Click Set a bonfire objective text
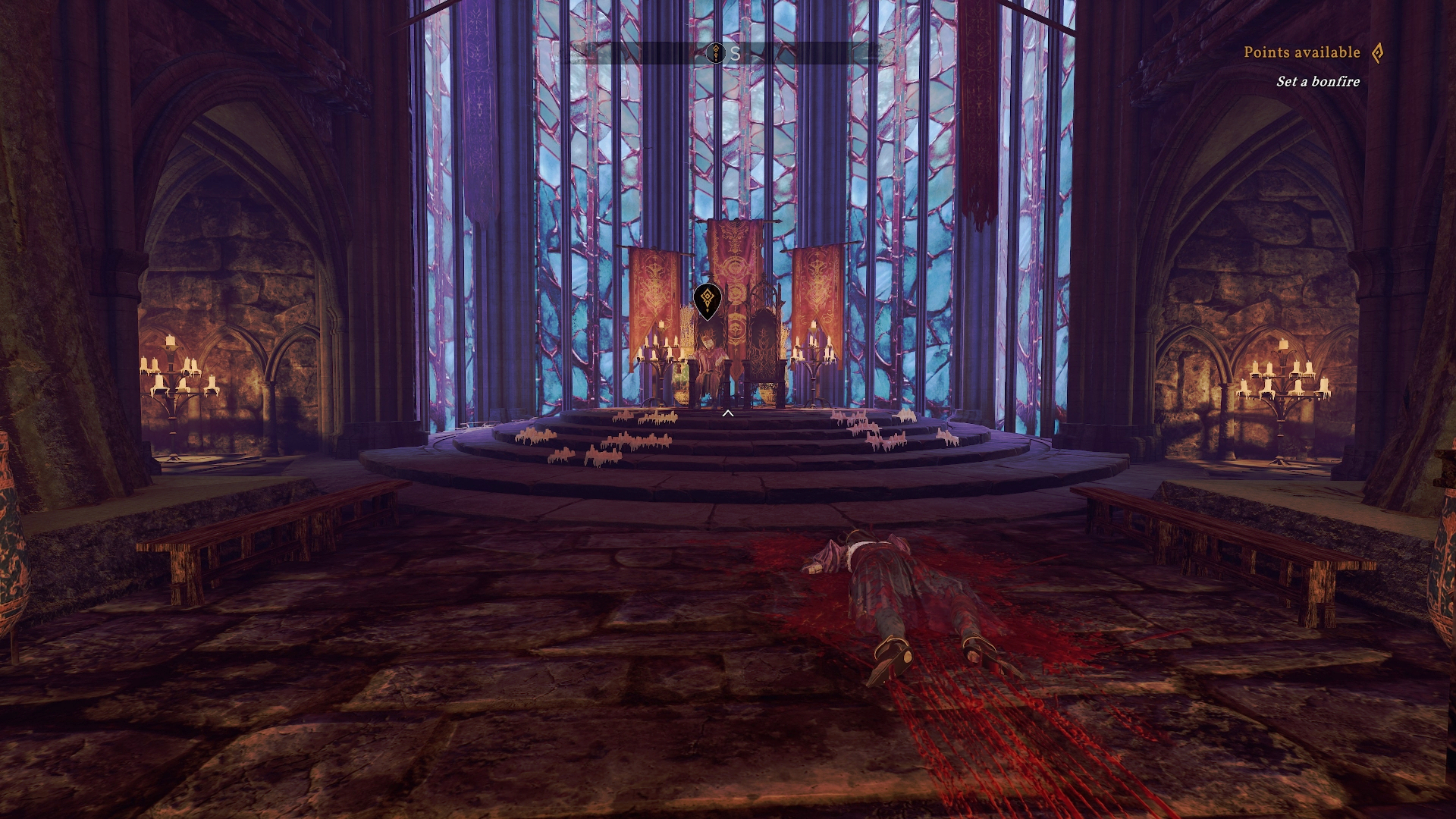Viewport: 1456px width, 819px height. (1319, 80)
